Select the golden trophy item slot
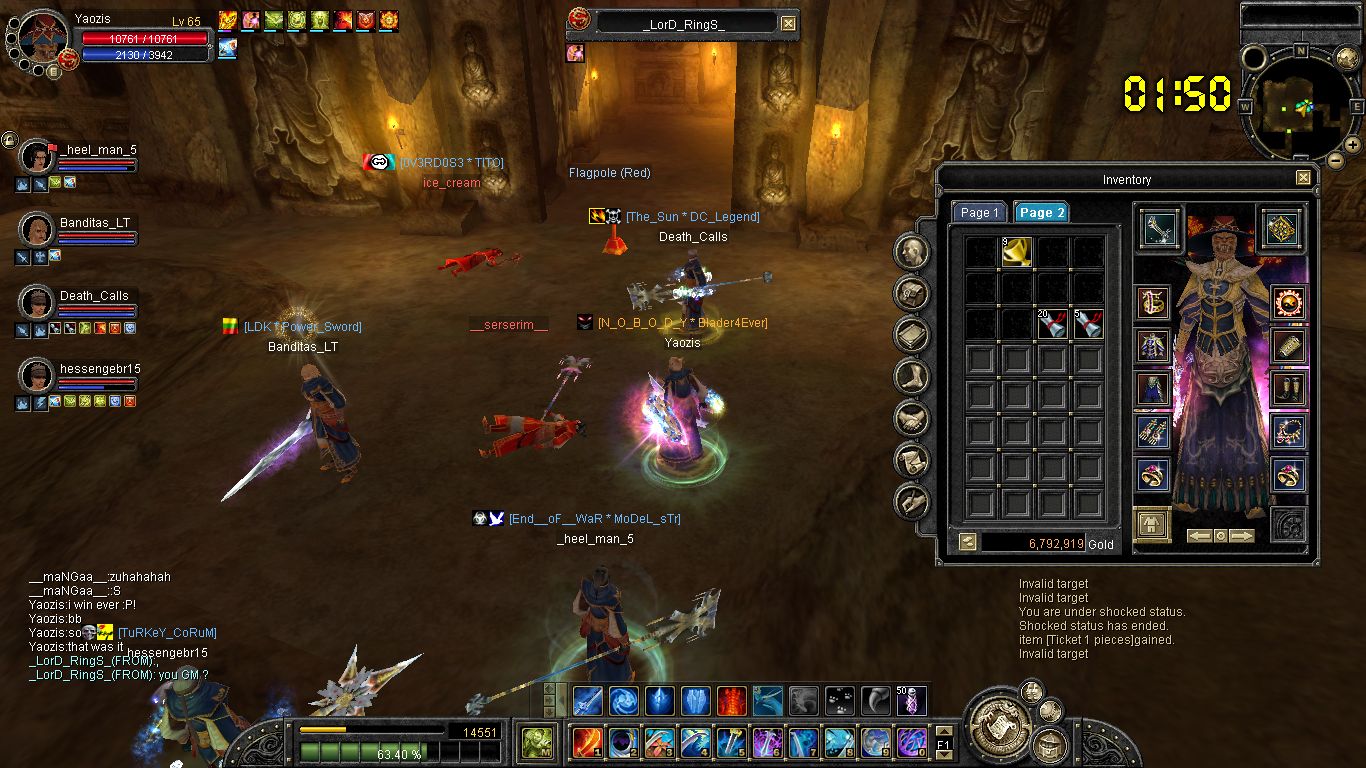This screenshot has height=768, width=1366. [1017, 252]
